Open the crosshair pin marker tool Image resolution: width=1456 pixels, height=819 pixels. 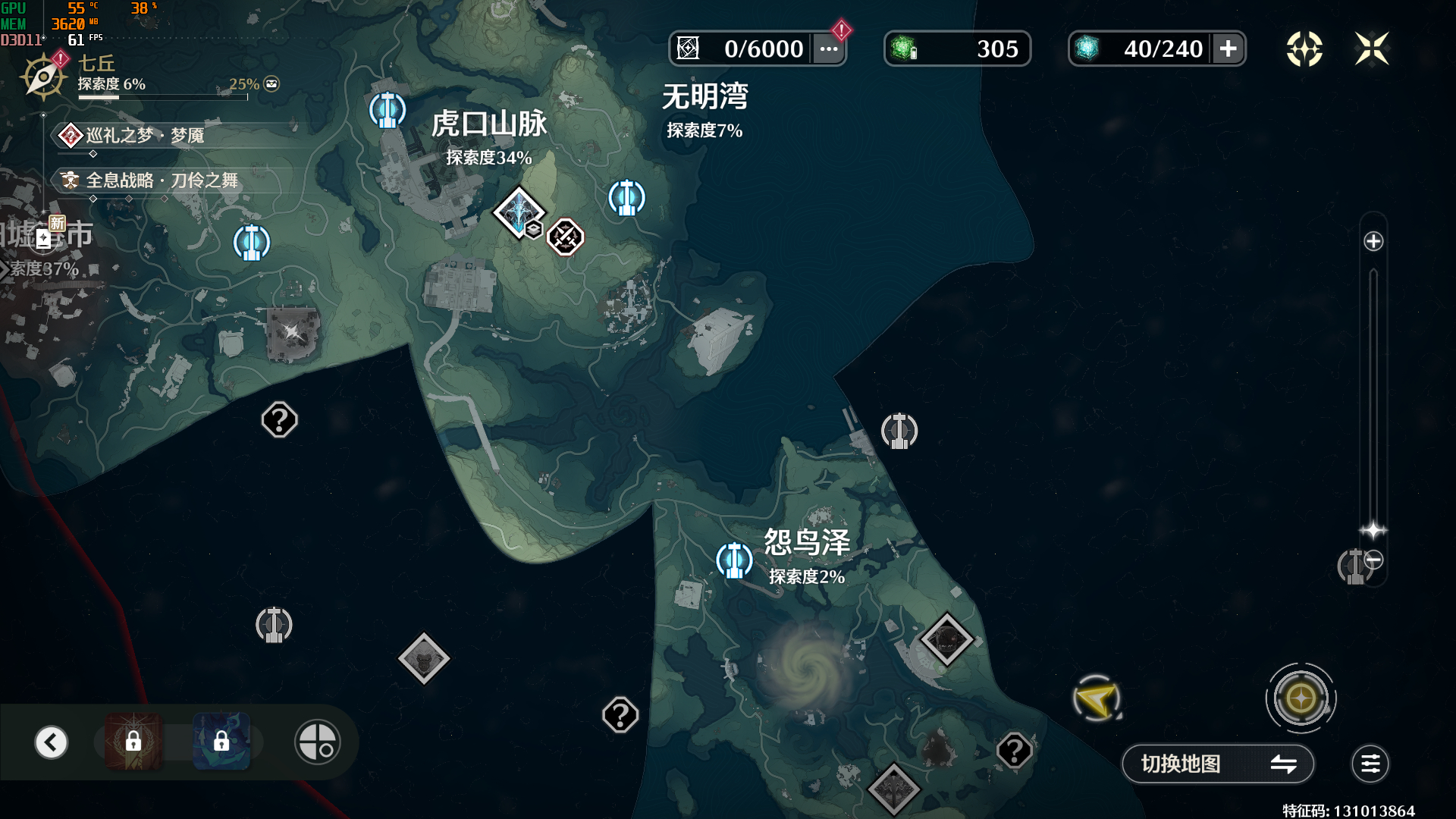point(317,742)
